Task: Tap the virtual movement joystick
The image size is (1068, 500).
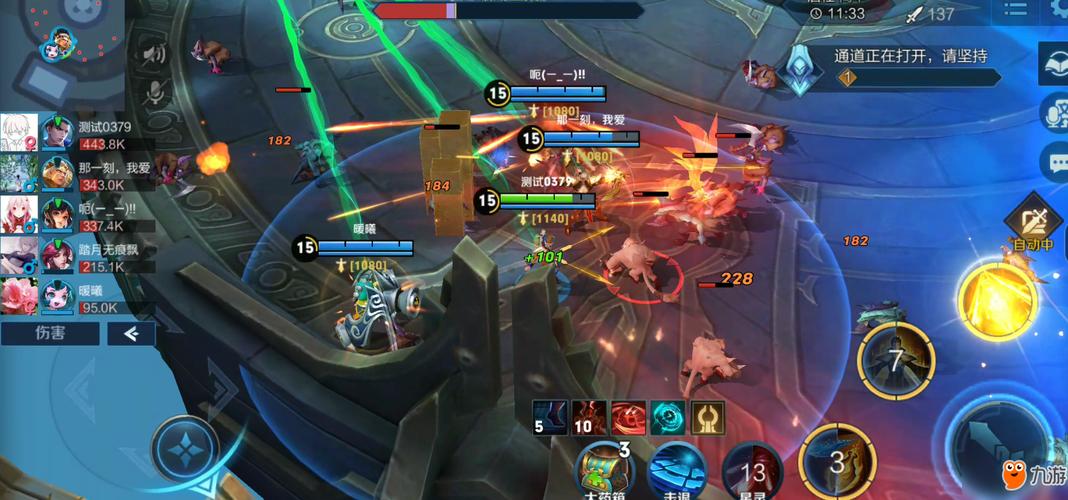Action: click(186, 449)
